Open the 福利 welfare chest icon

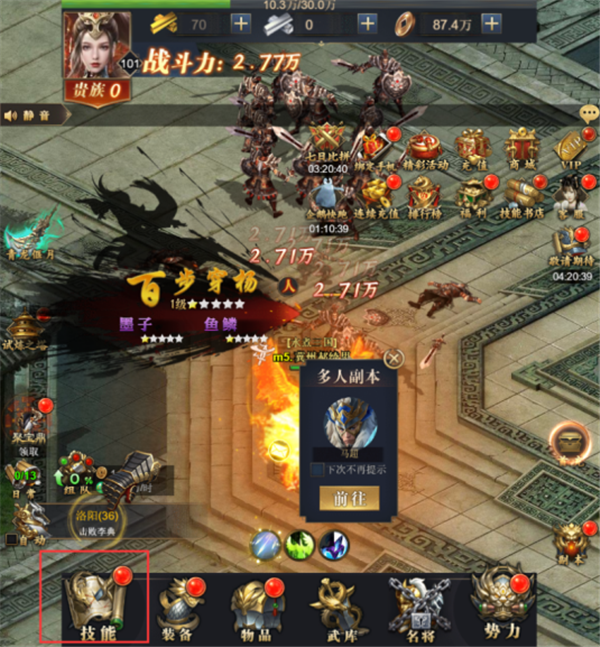tap(475, 194)
